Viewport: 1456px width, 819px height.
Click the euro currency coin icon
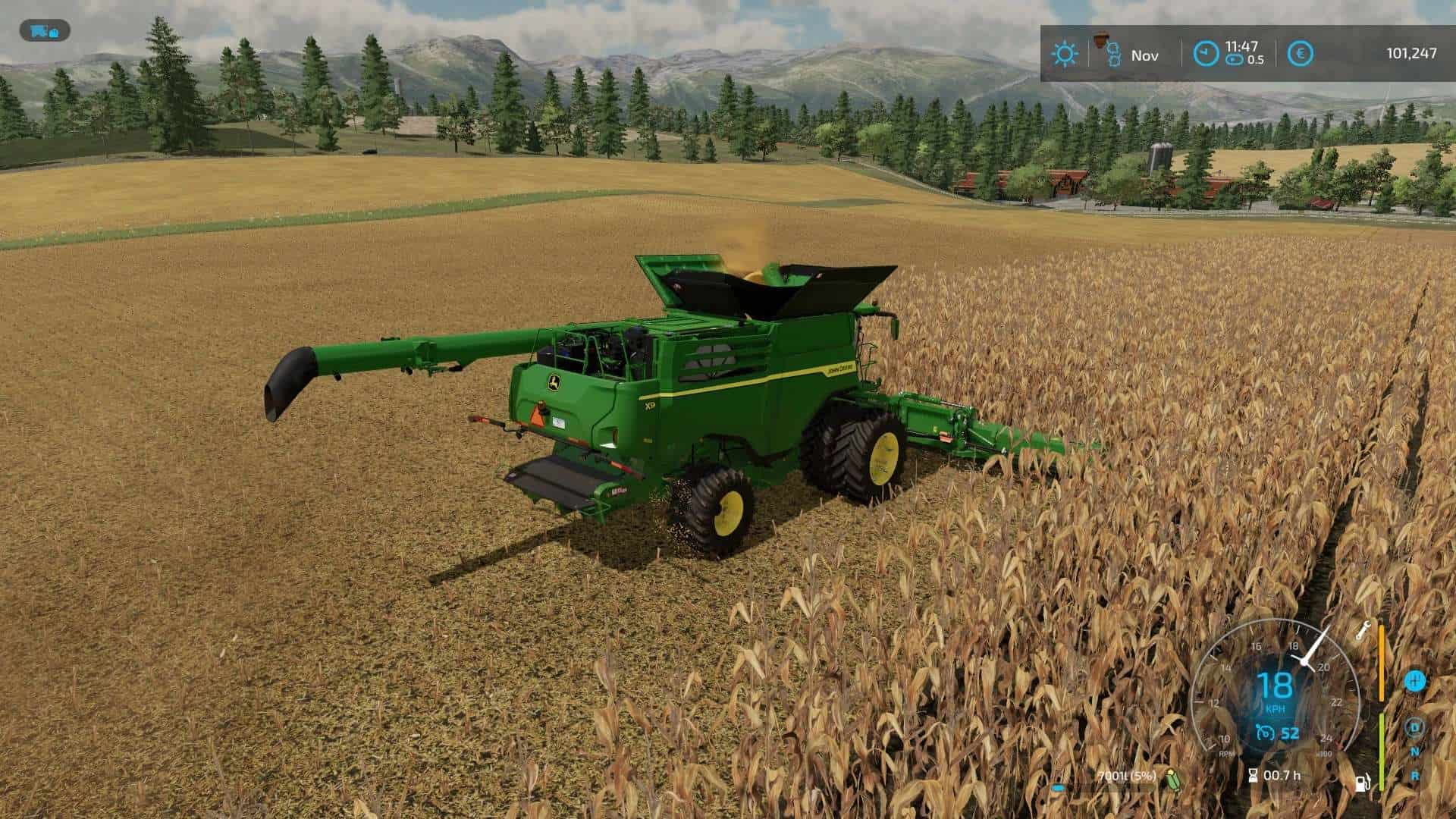[x=1301, y=53]
